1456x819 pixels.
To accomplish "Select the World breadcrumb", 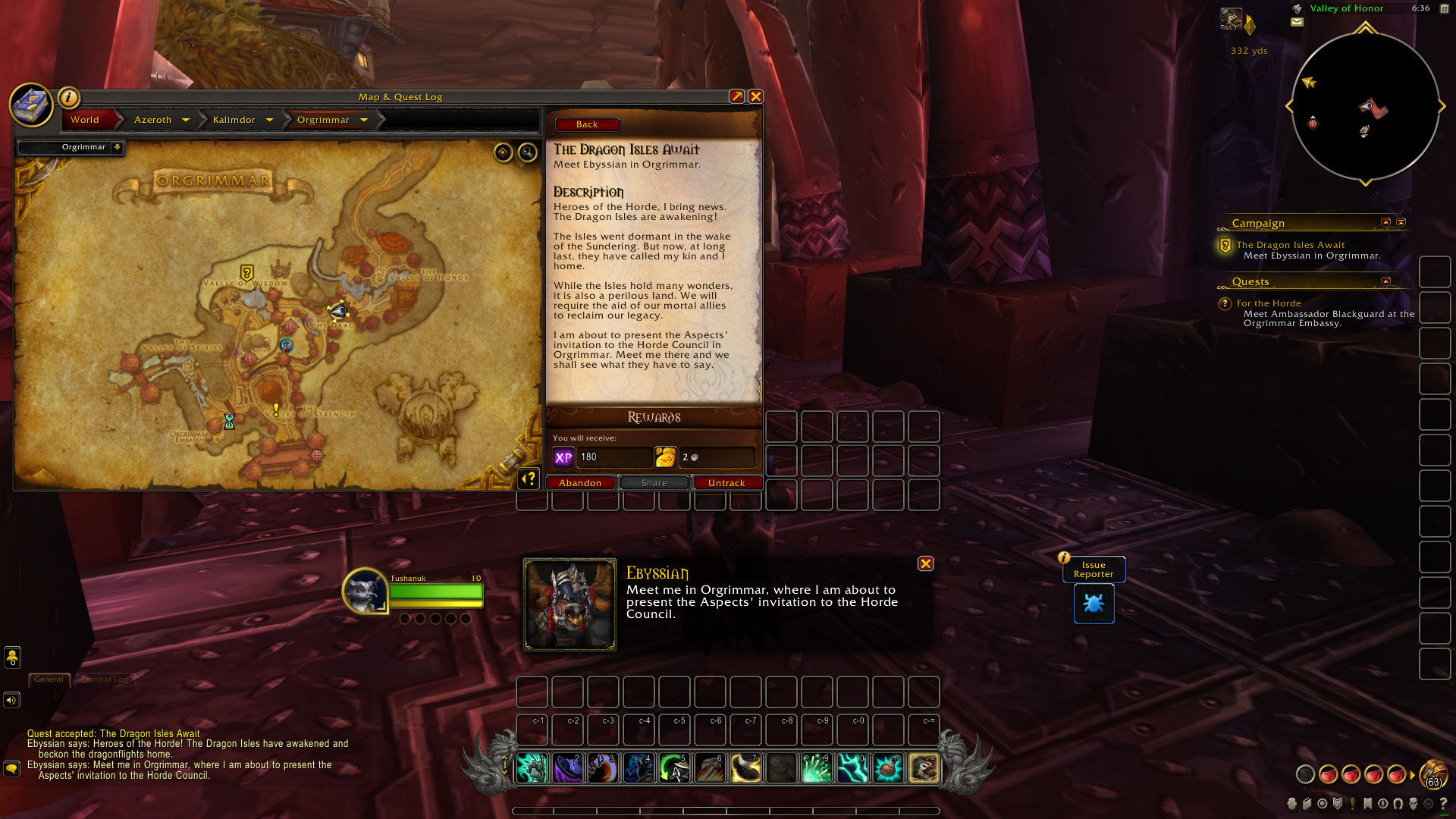I will [x=85, y=120].
